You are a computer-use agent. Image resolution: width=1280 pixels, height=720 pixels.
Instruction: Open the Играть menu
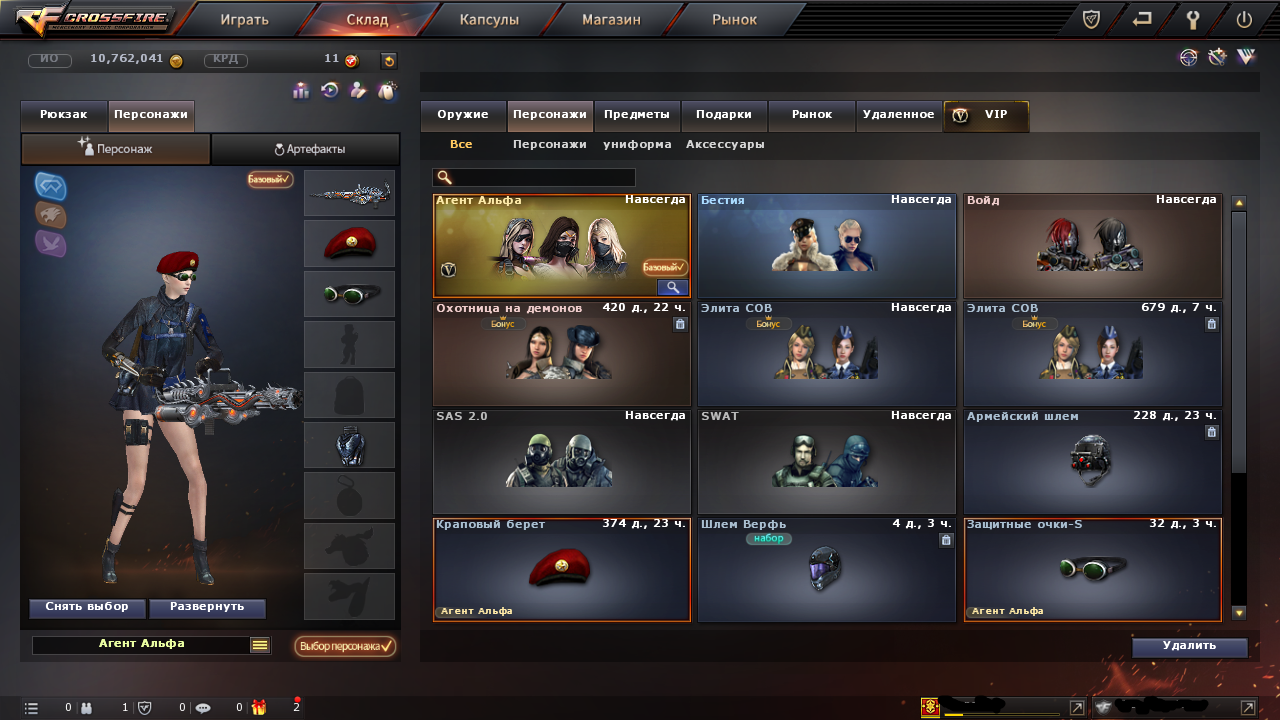[244, 19]
